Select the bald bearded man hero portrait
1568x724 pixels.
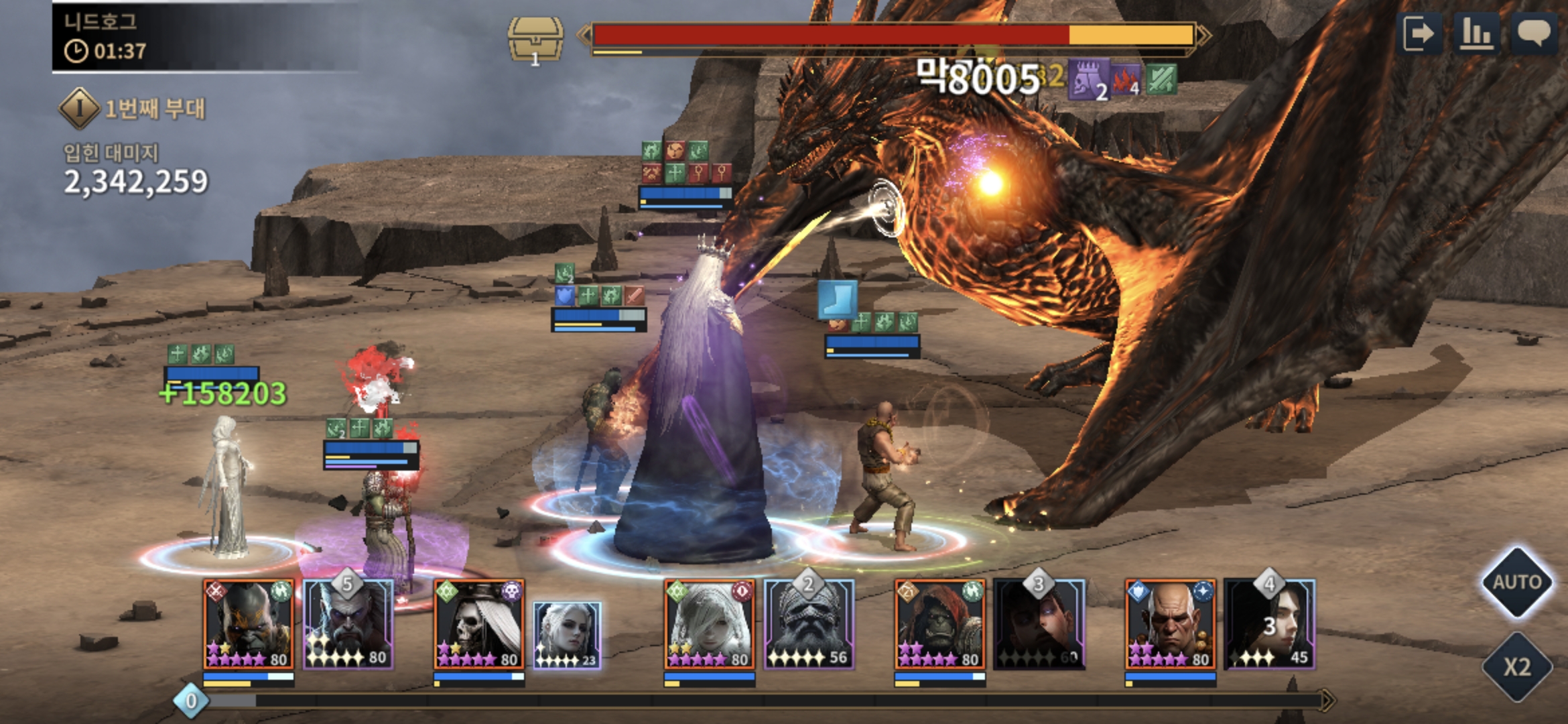1171,625
